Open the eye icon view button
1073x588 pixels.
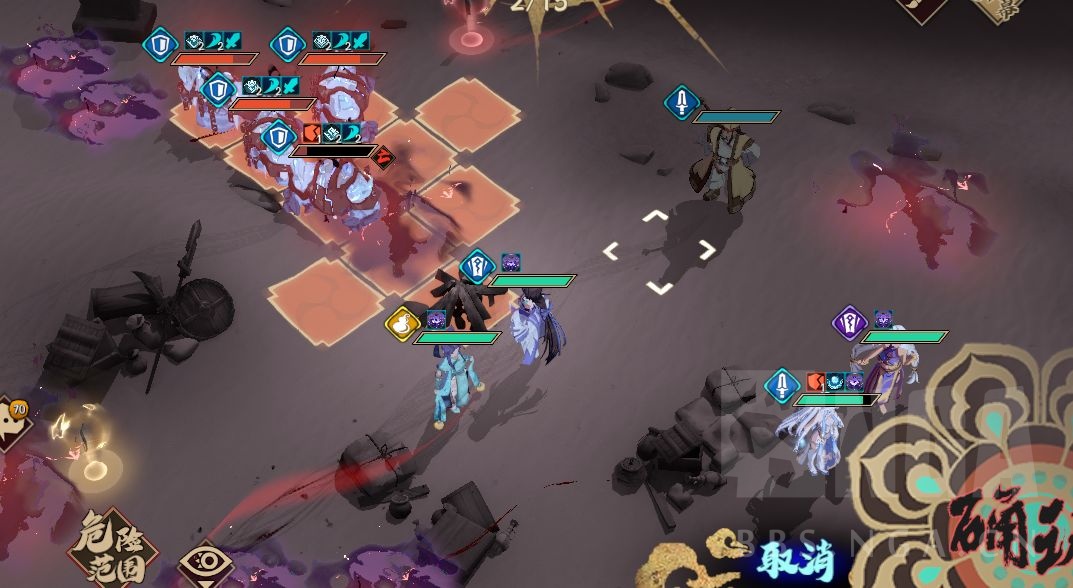[x=205, y=563]
